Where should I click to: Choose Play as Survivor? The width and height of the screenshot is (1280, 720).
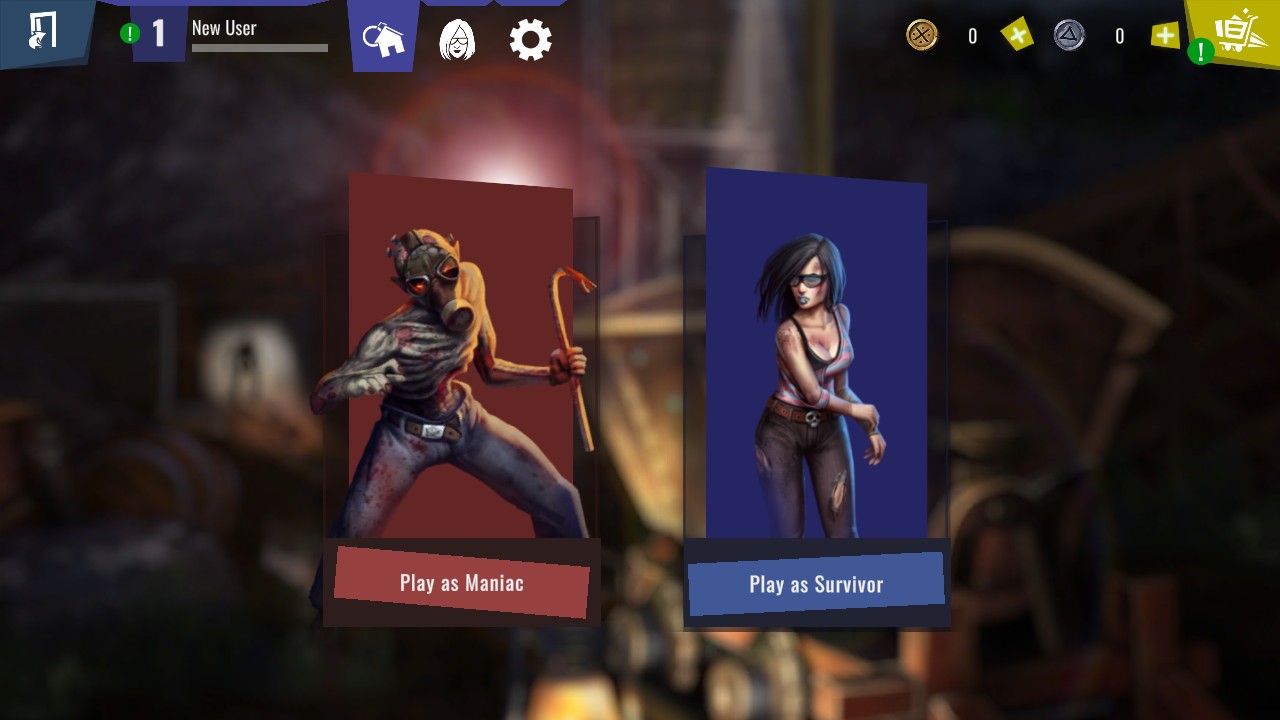click(x=816, y=584)
